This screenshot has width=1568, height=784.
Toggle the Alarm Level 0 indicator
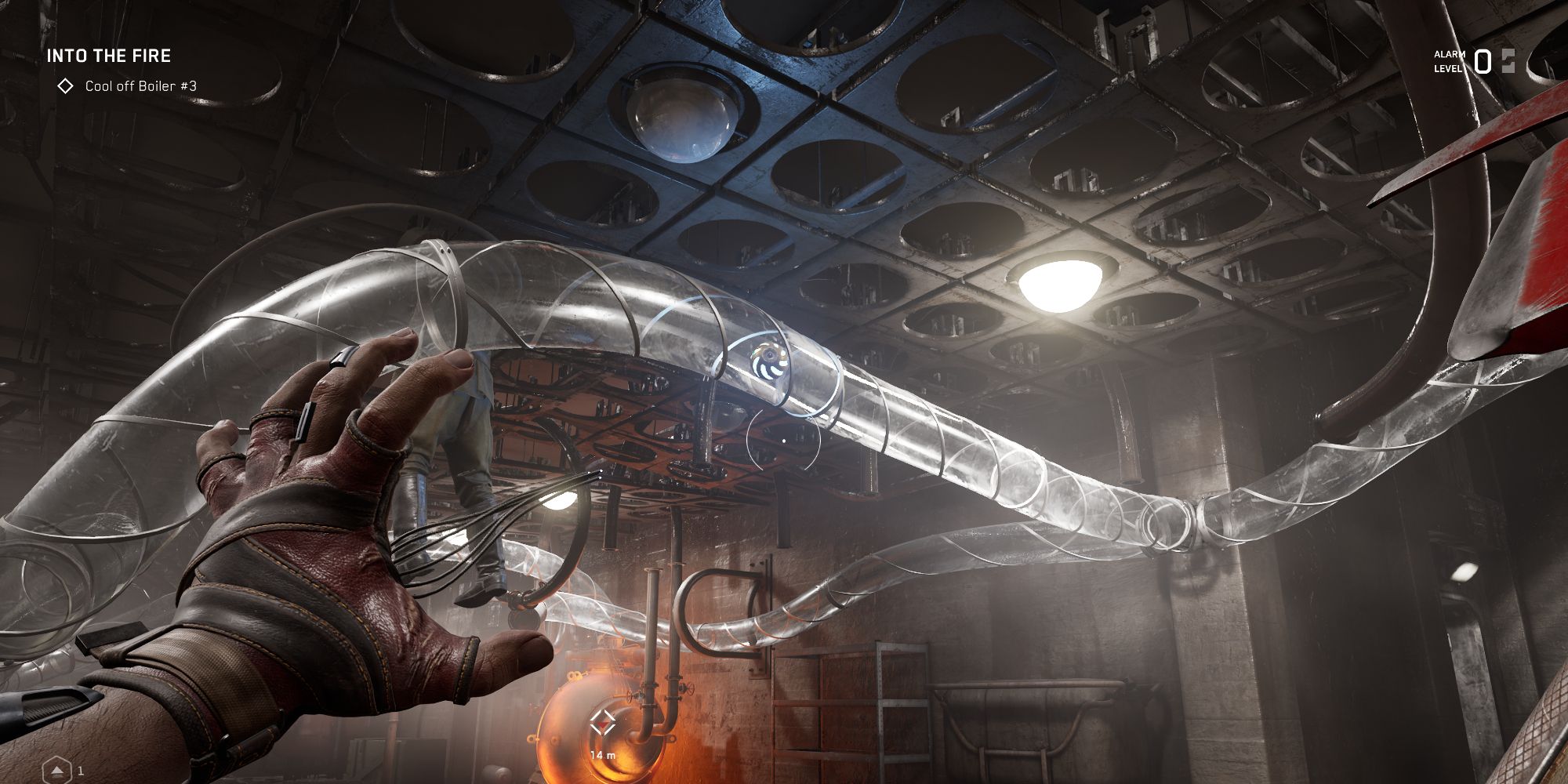(1482, 61)
